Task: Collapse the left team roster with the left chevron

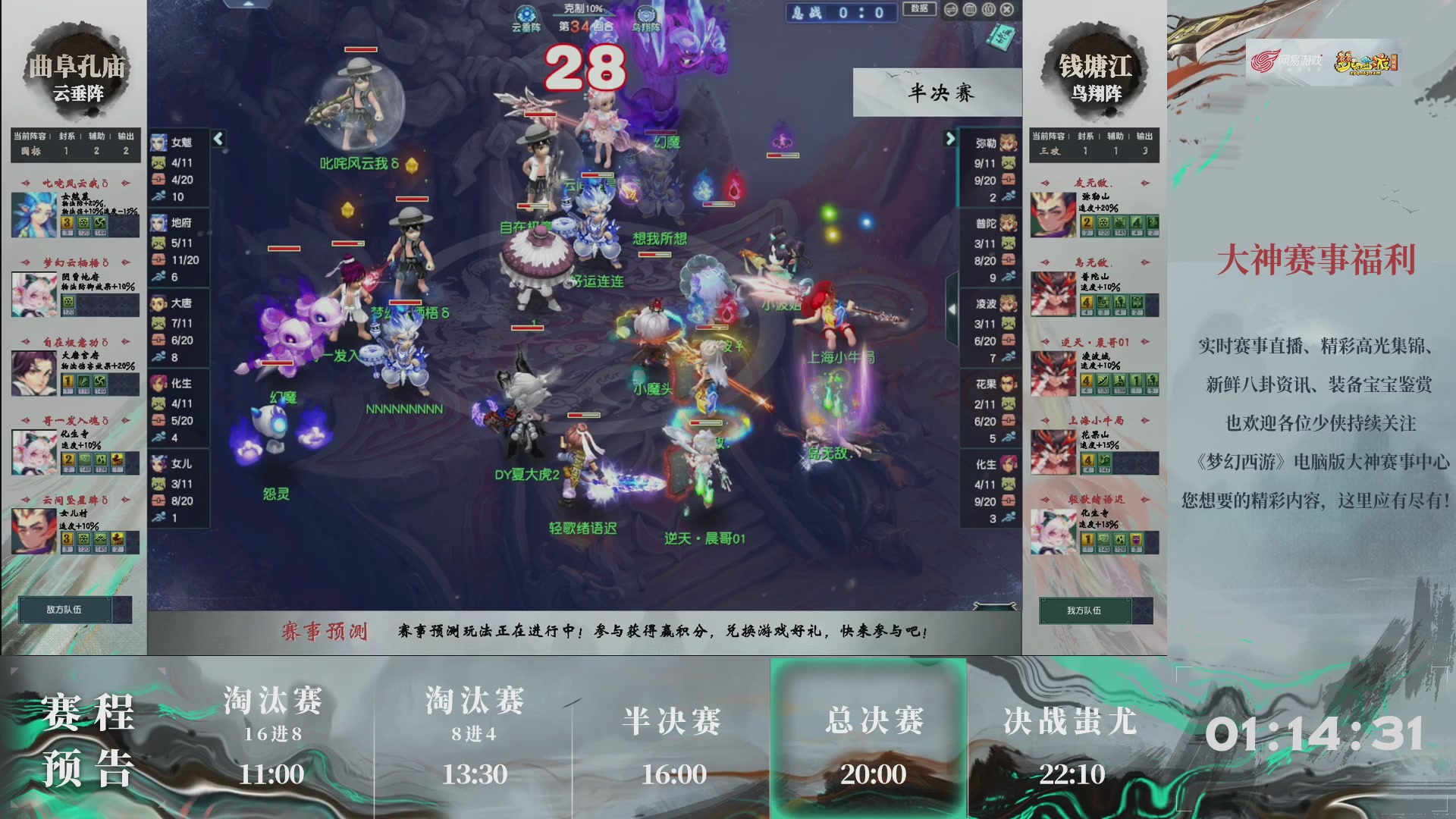Action: pyautogui.click(x=217, y=139)
